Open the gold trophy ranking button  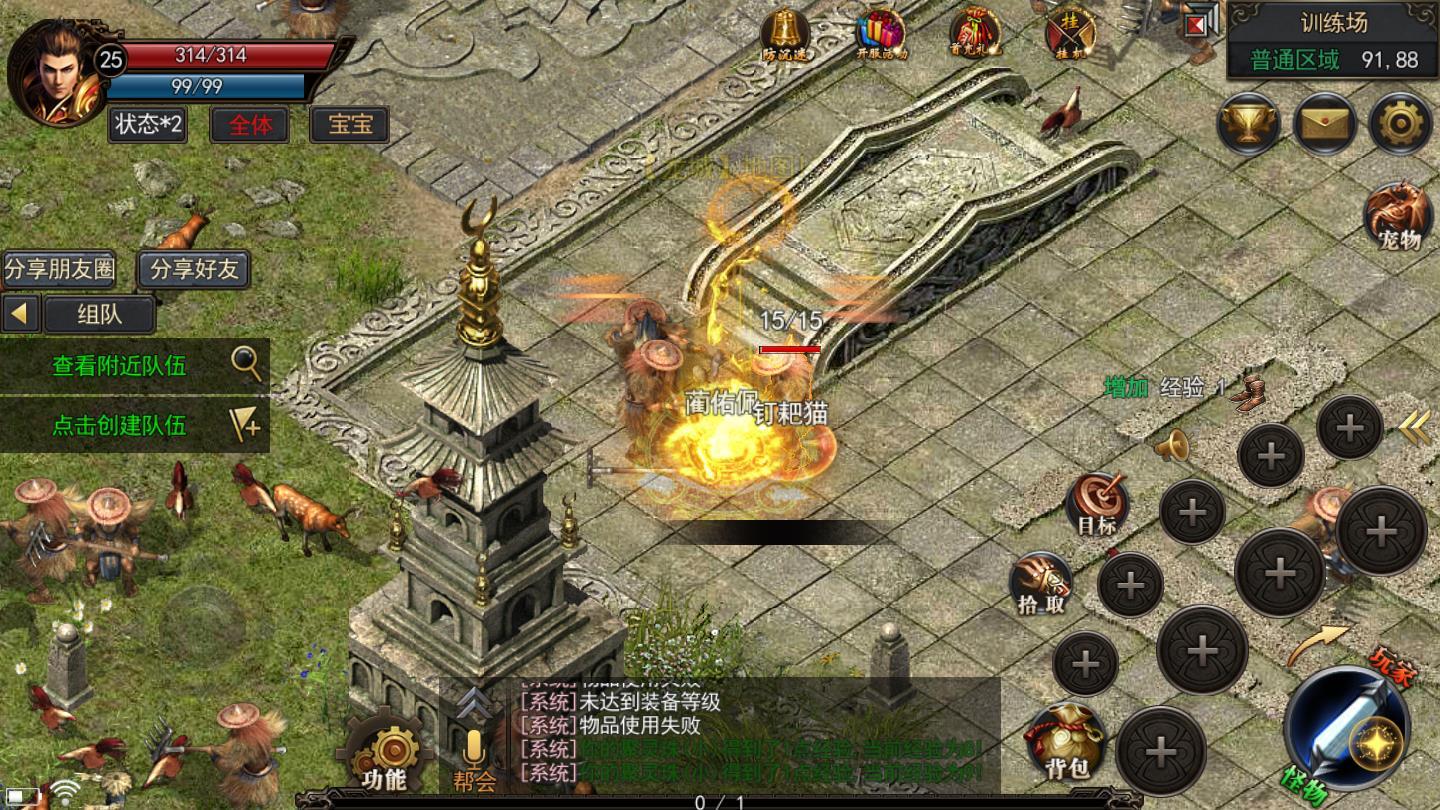coord(1249,124)
